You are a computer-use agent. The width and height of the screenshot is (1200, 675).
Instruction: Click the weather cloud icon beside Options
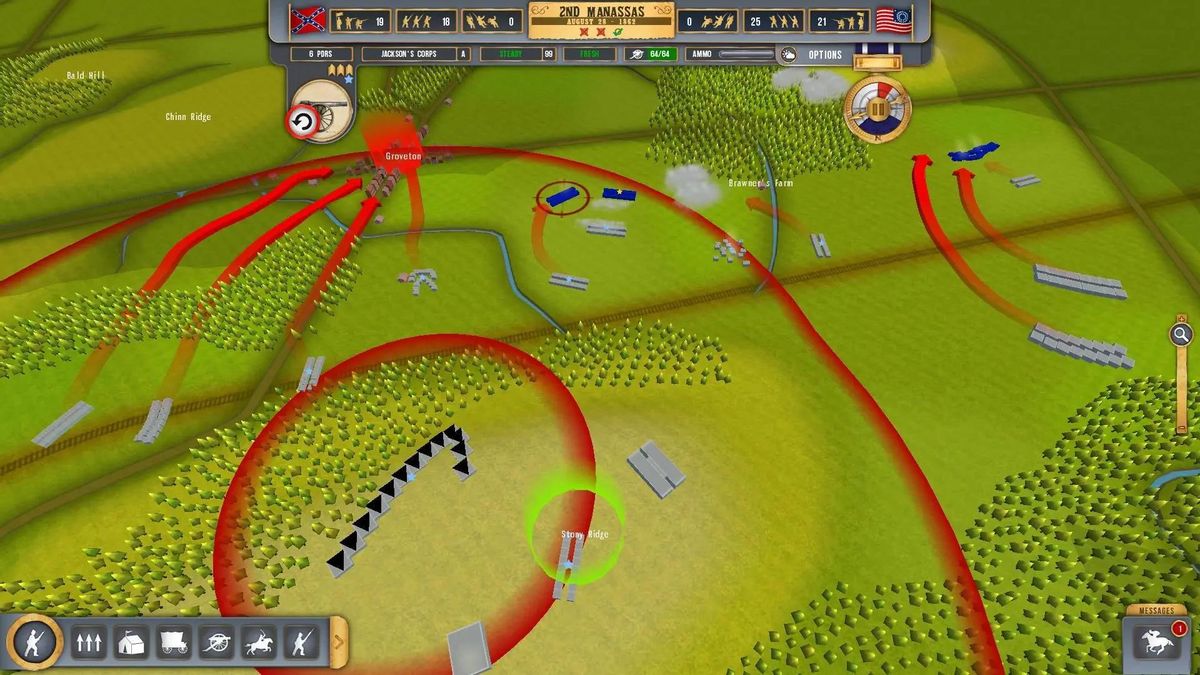(788, 55)
